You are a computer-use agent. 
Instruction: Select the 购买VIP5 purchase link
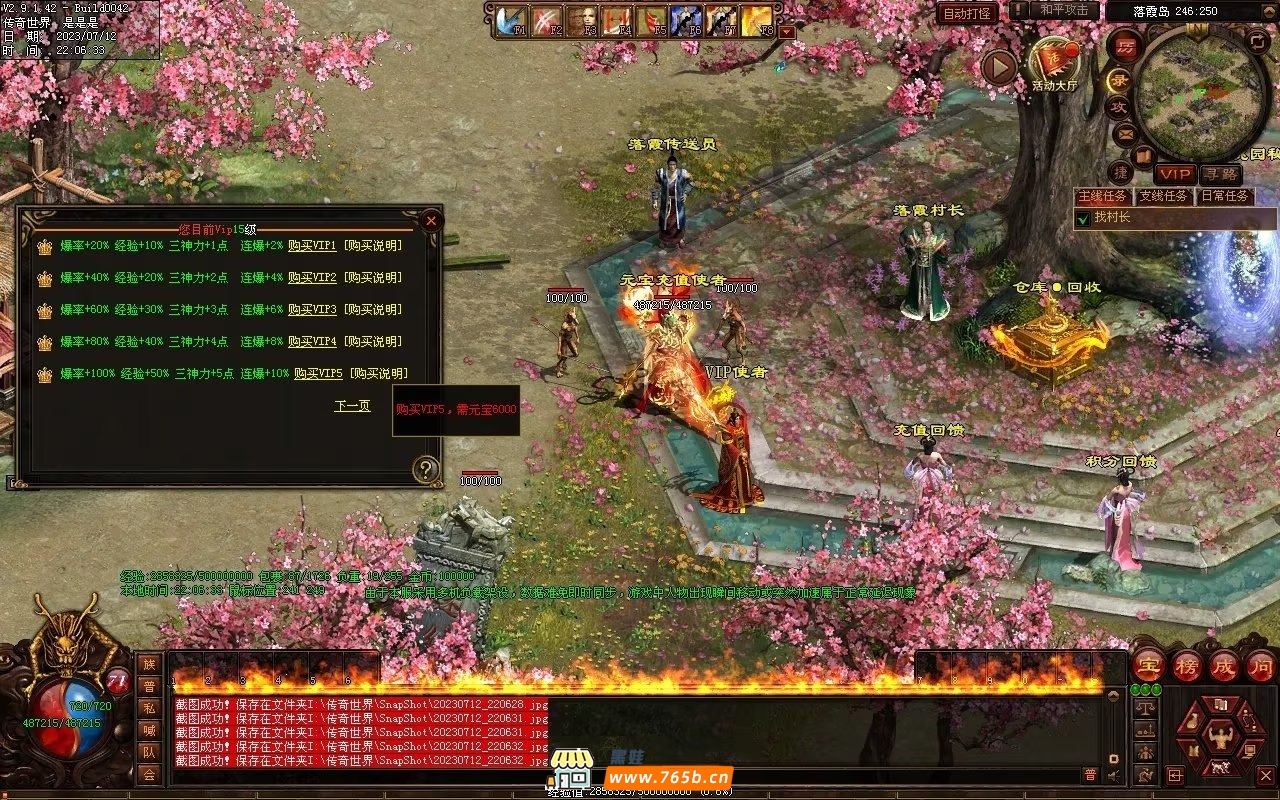coord(318,373)
